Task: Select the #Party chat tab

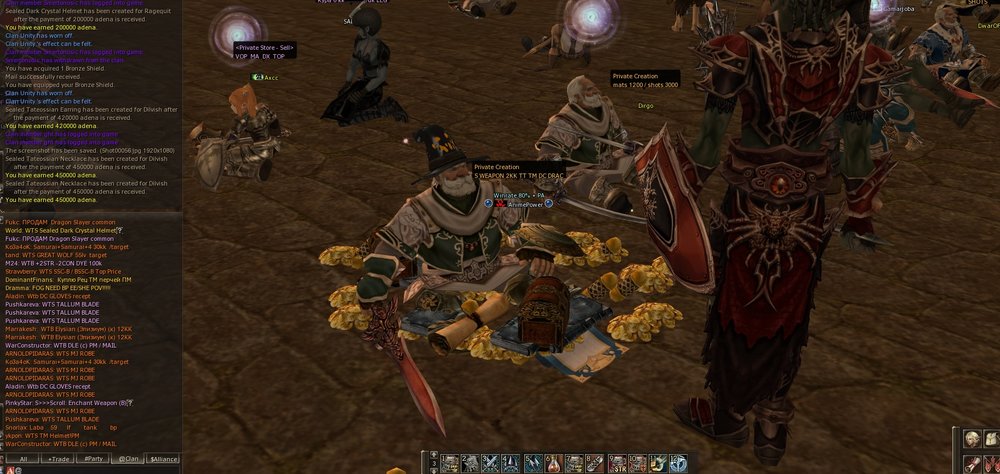Action: point(94,459)
